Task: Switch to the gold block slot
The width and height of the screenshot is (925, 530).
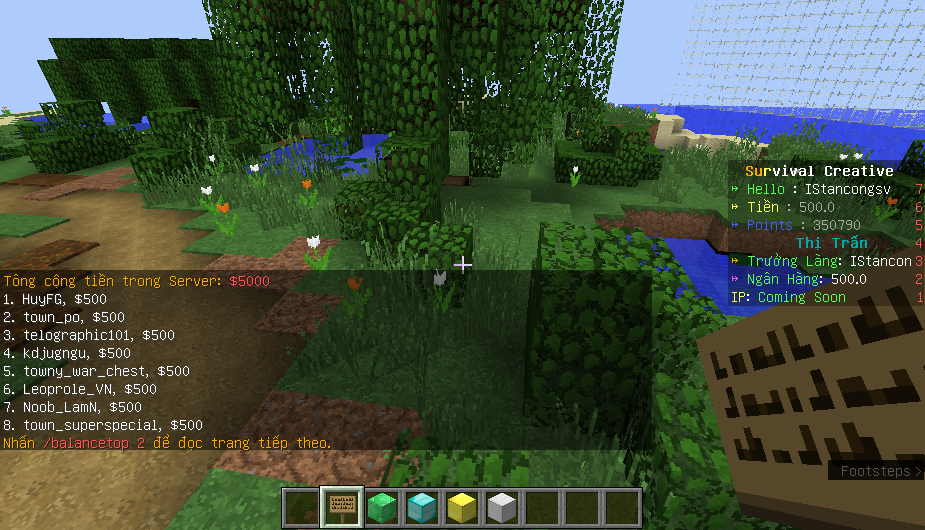Action: click(461, 507)
